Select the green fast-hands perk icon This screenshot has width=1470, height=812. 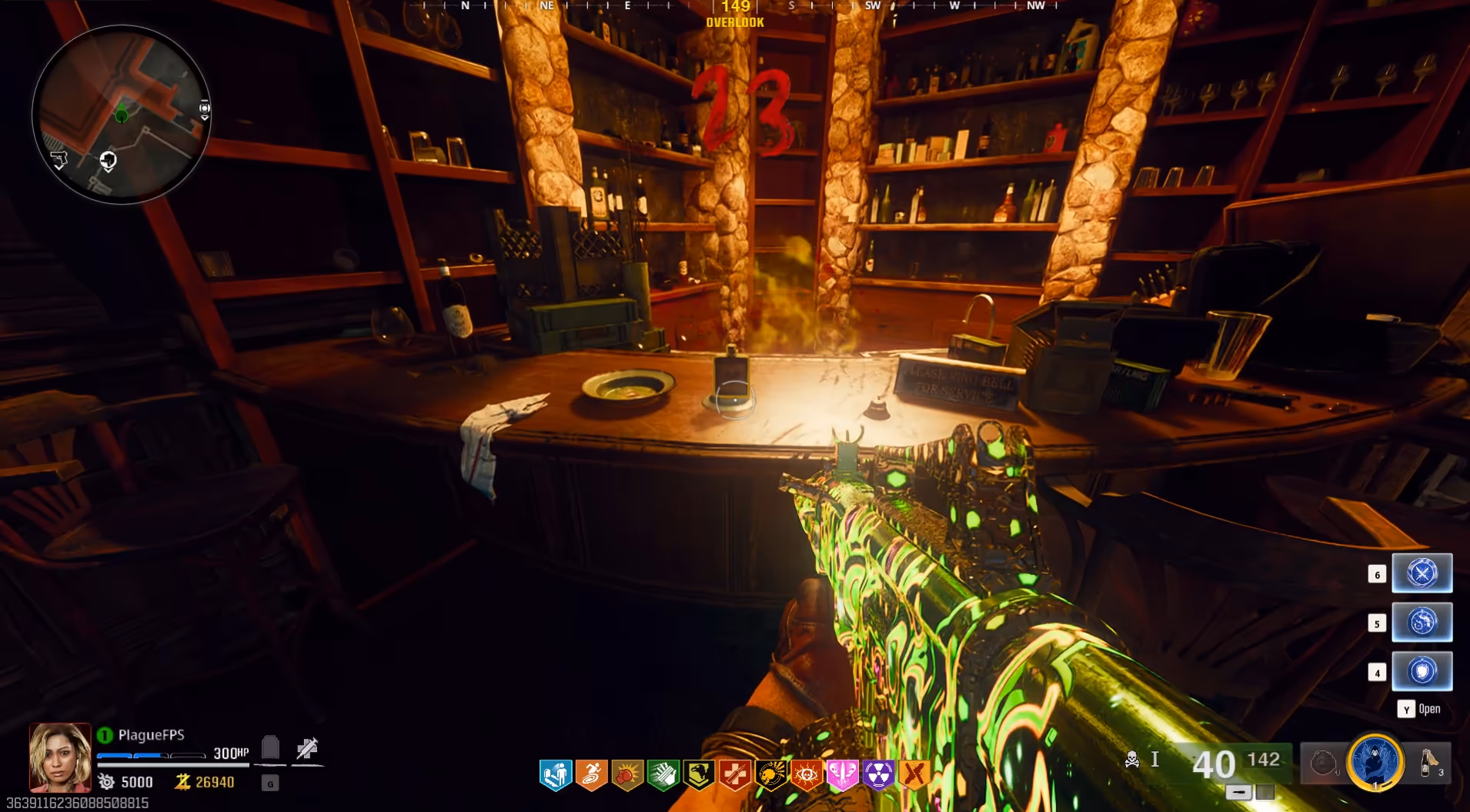coord(663,774)
